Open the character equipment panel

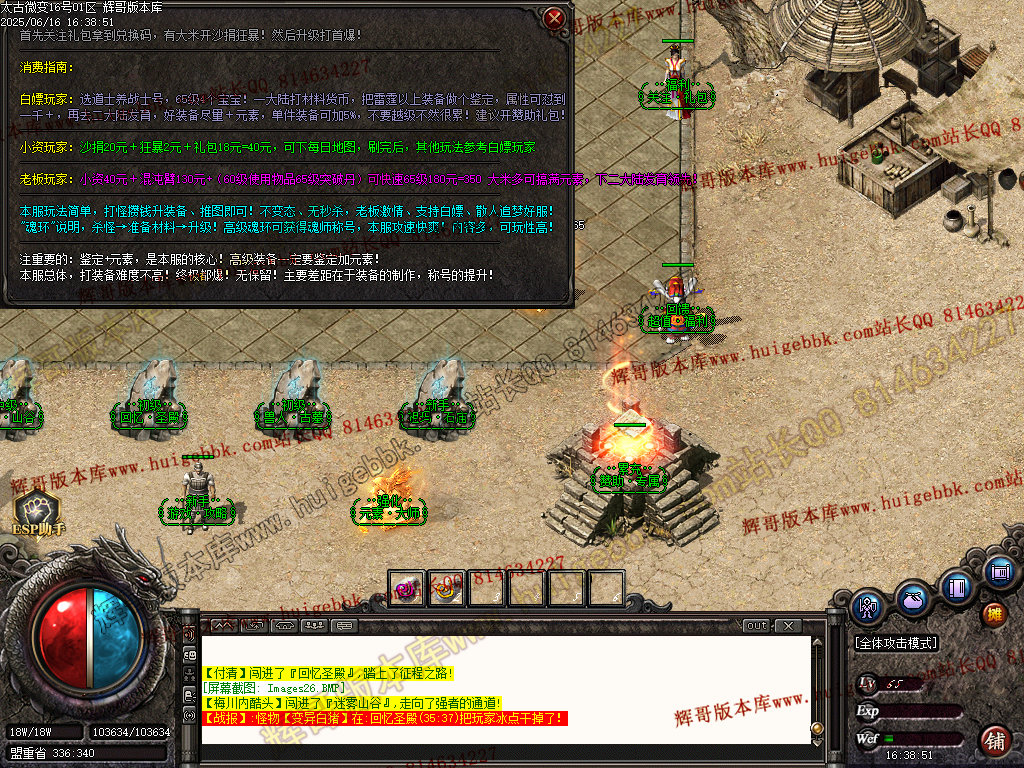click(868, 605)
